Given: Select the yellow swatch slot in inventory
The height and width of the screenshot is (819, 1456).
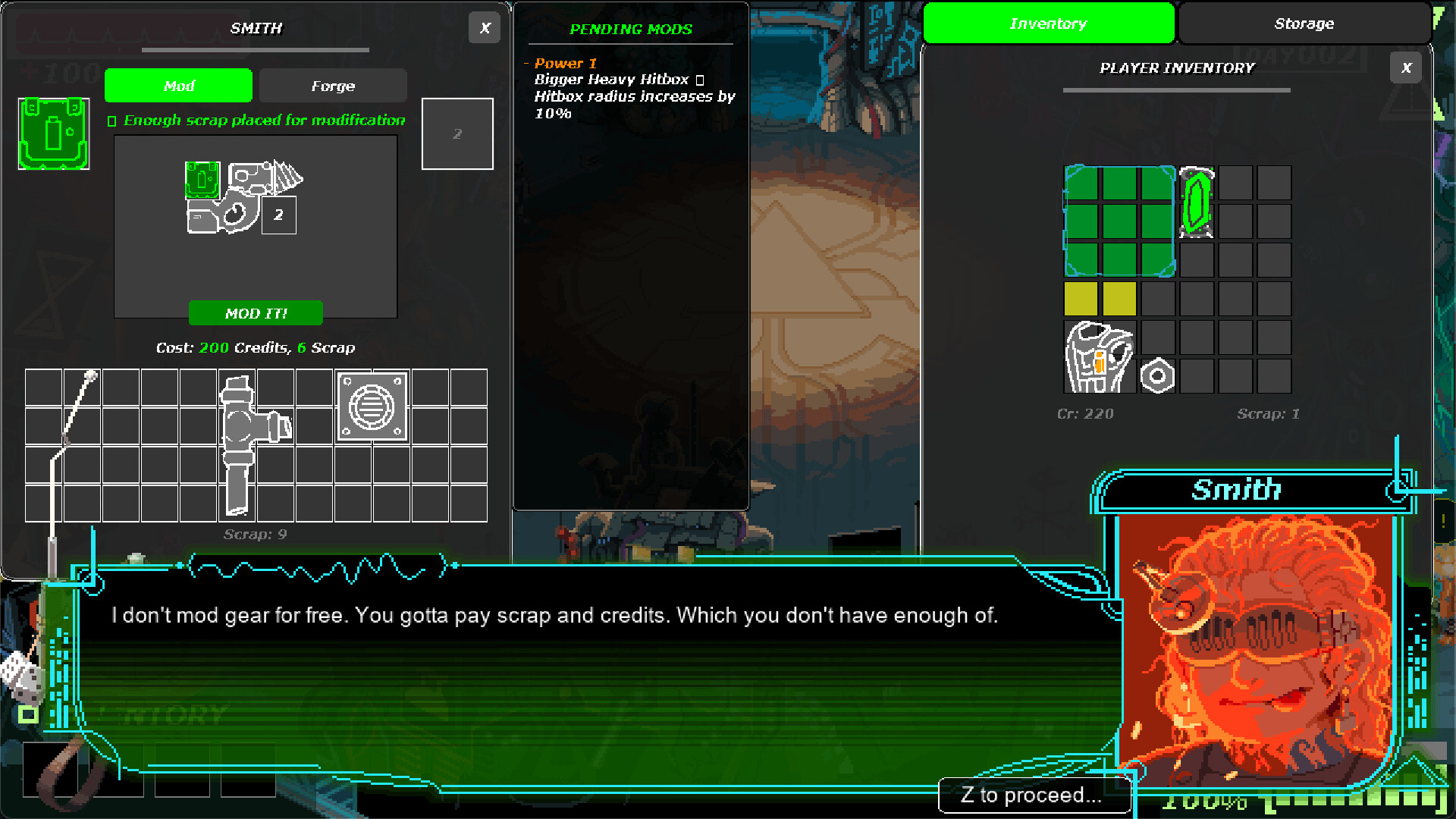Looking at the screenshot, I should click(x=1080, y=299).
